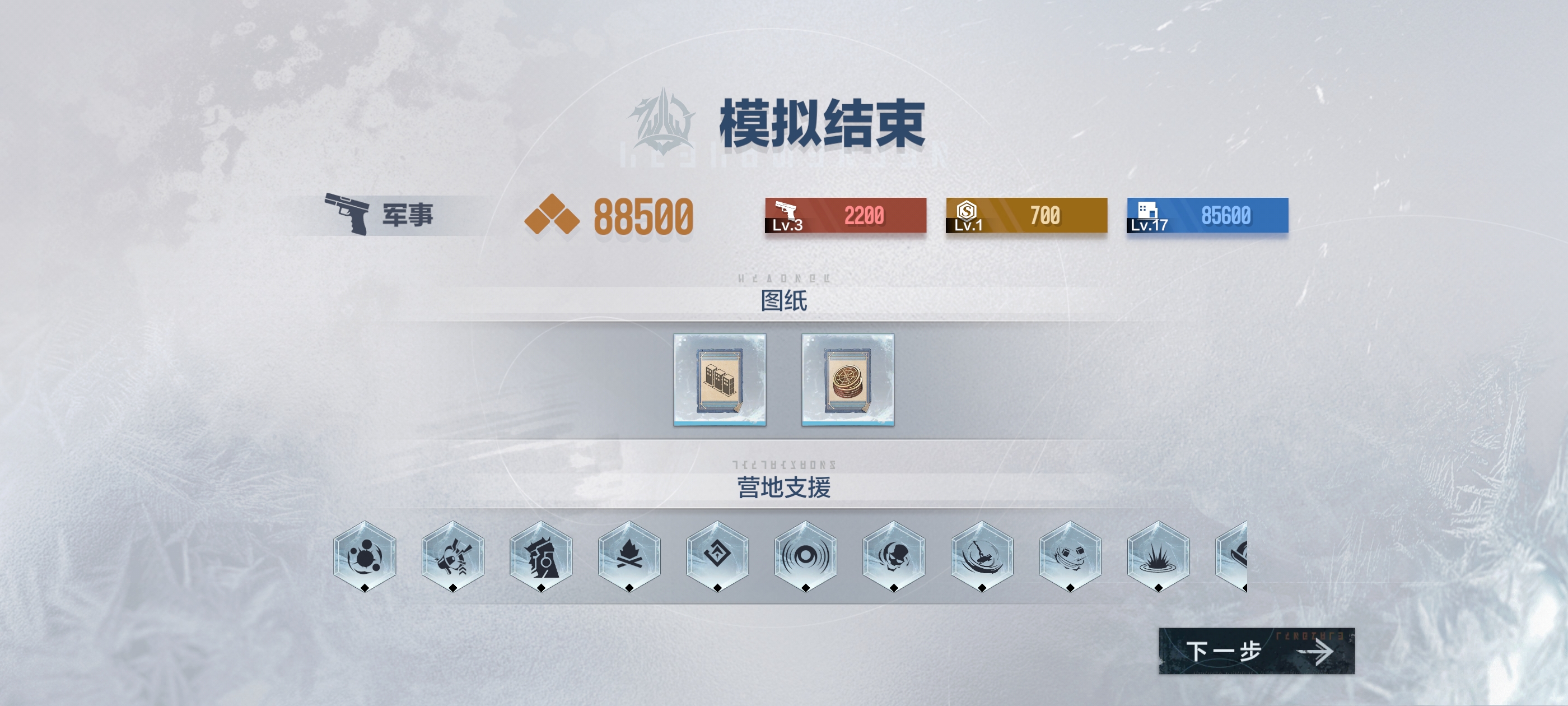Open the buildings blueprint thumbnail under 图纸
The height and width of the screenshot is (706, 1568).
point(720,379)
